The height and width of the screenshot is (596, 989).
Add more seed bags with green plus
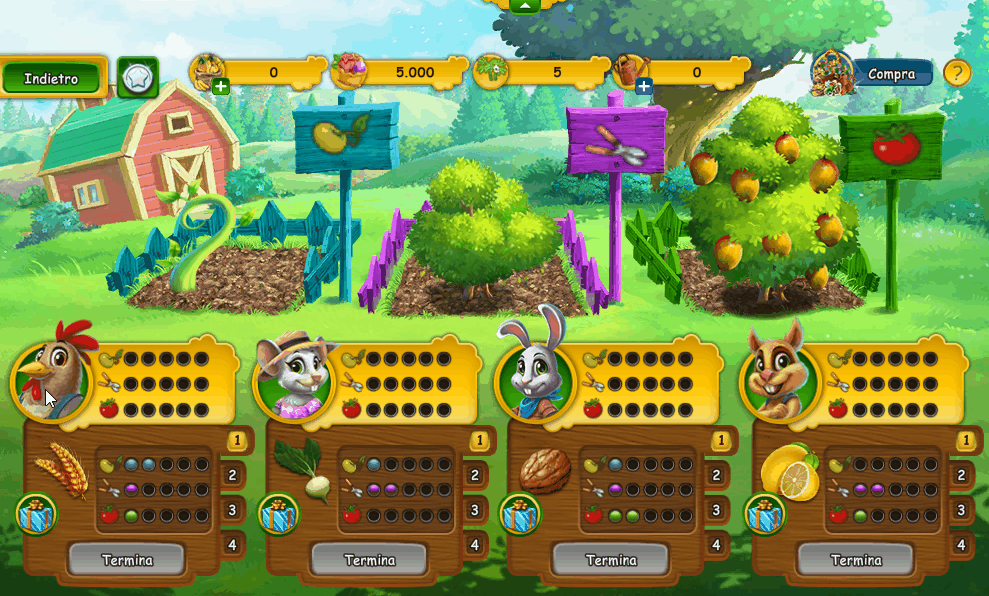[x=221, y=88]
